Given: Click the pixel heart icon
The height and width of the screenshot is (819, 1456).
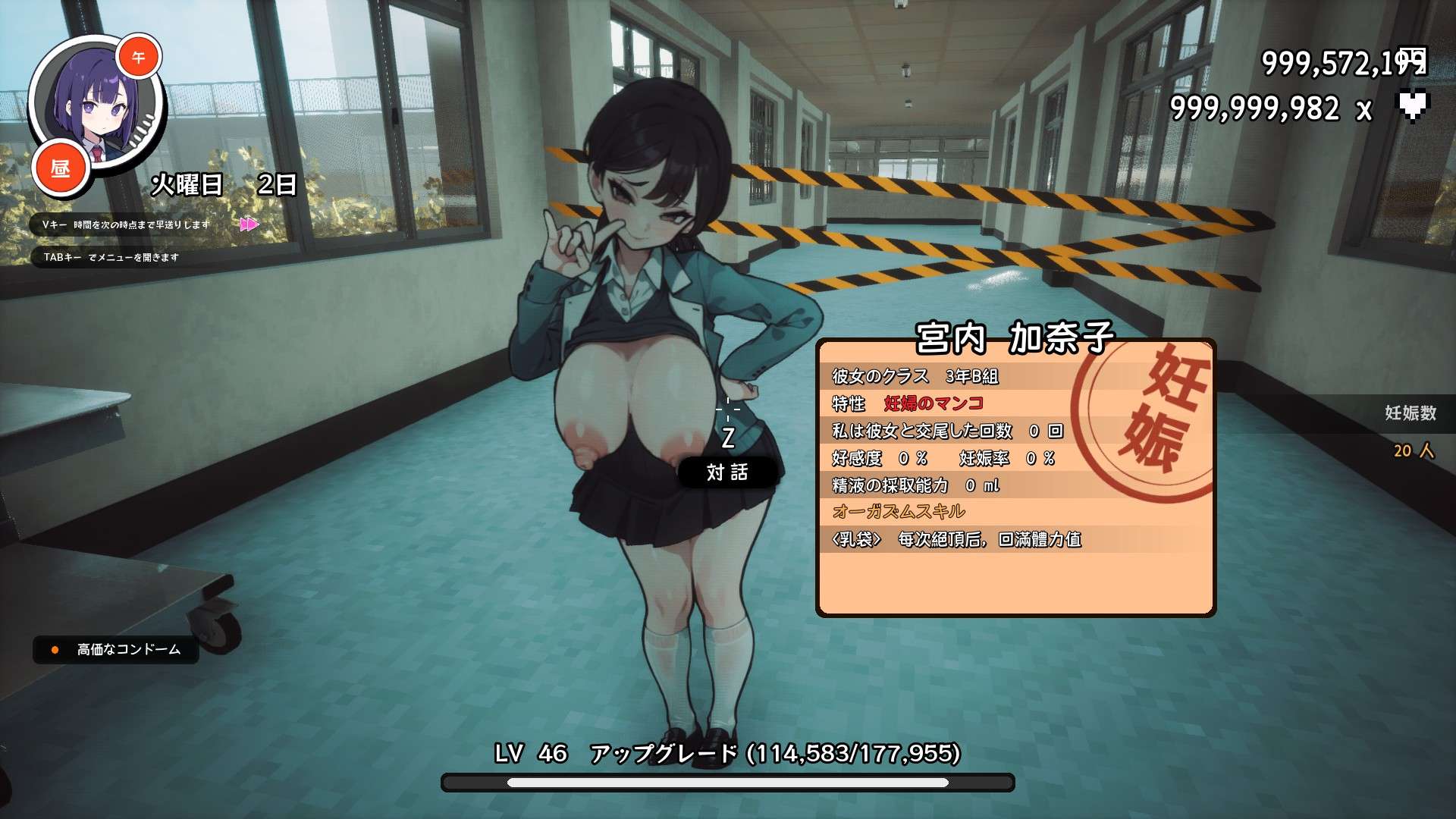Looking at the screenshot, I should tap(1412, 106).
